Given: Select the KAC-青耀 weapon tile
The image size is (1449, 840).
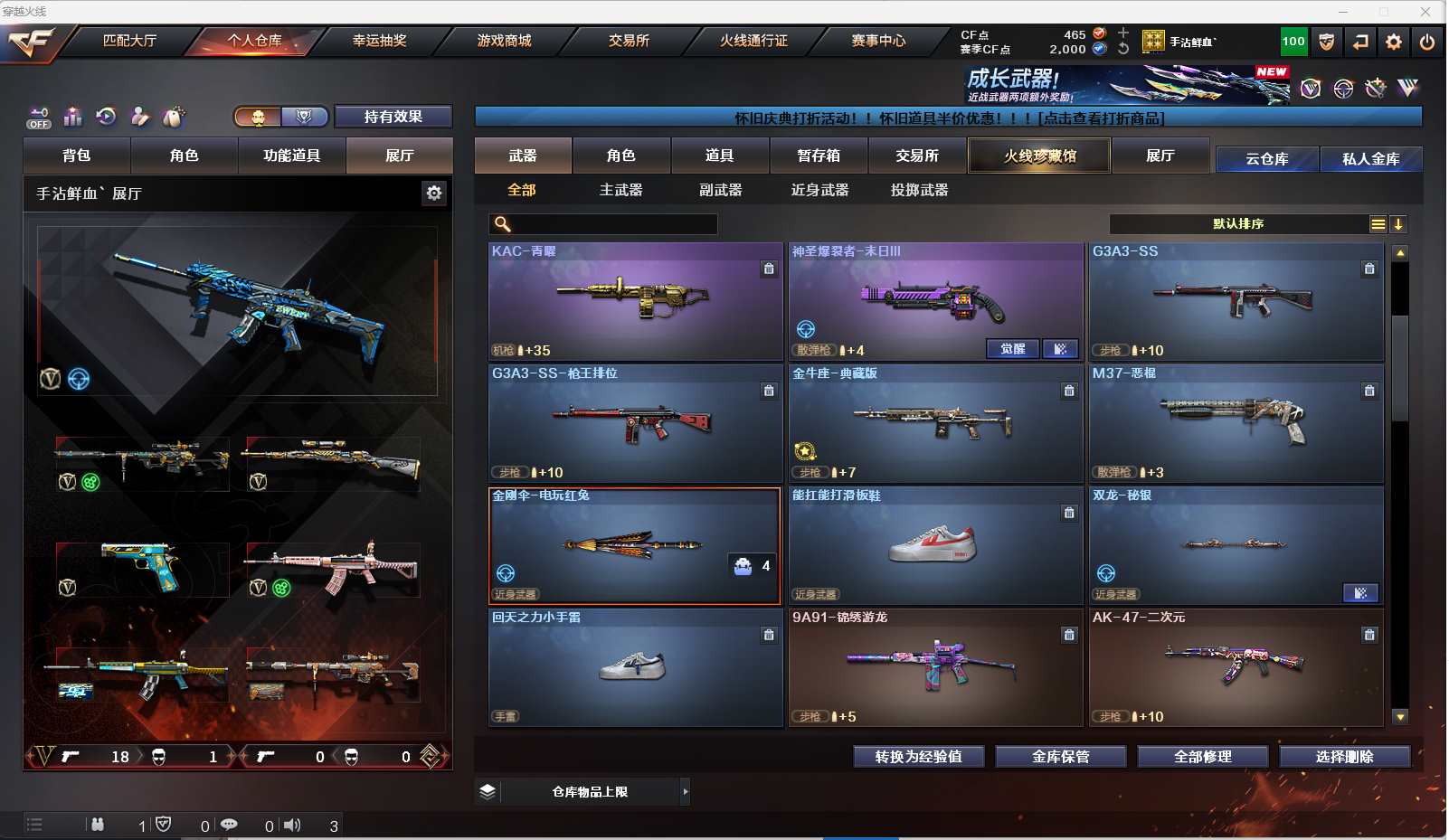Looking at the screenshot, I should point(635,301).
